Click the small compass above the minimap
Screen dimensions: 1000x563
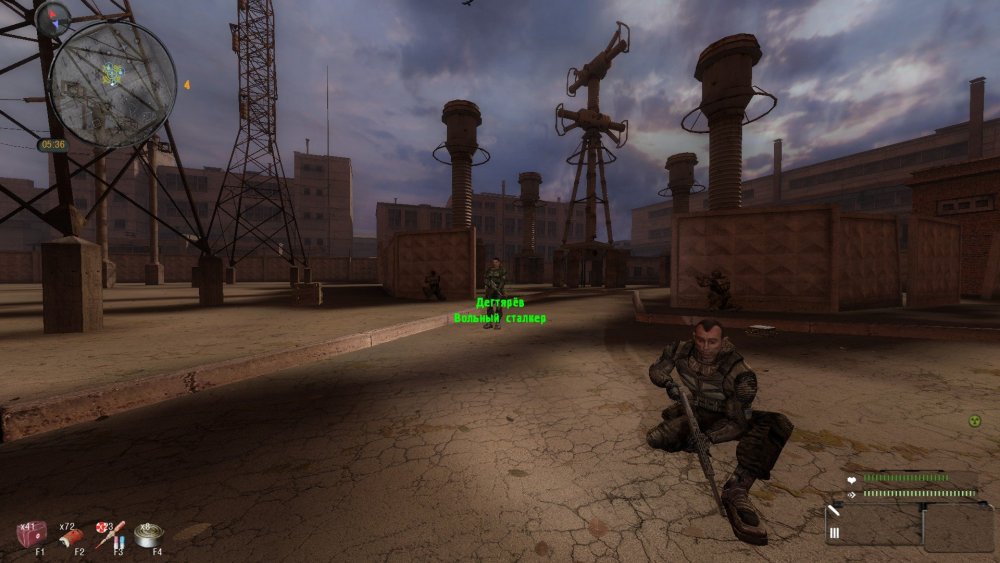tap(52, 16)
